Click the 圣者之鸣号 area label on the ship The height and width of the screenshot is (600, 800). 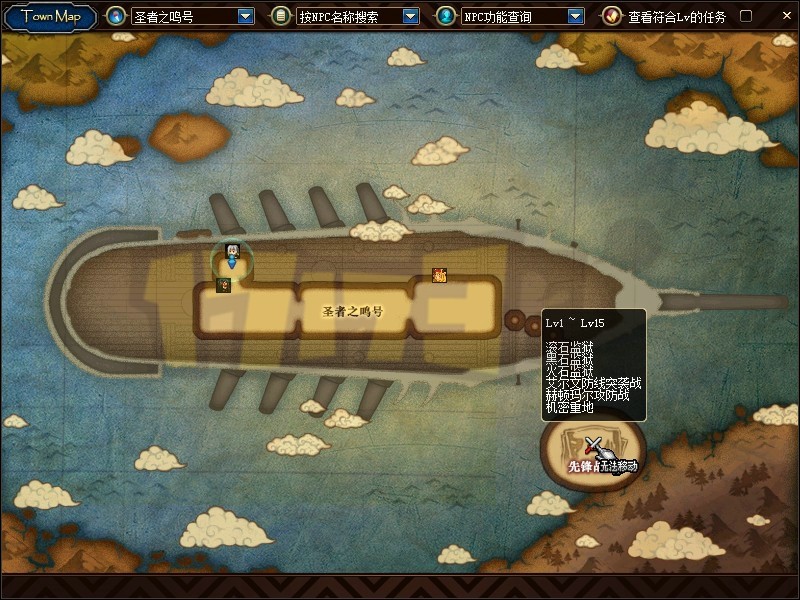coord(352,311)
